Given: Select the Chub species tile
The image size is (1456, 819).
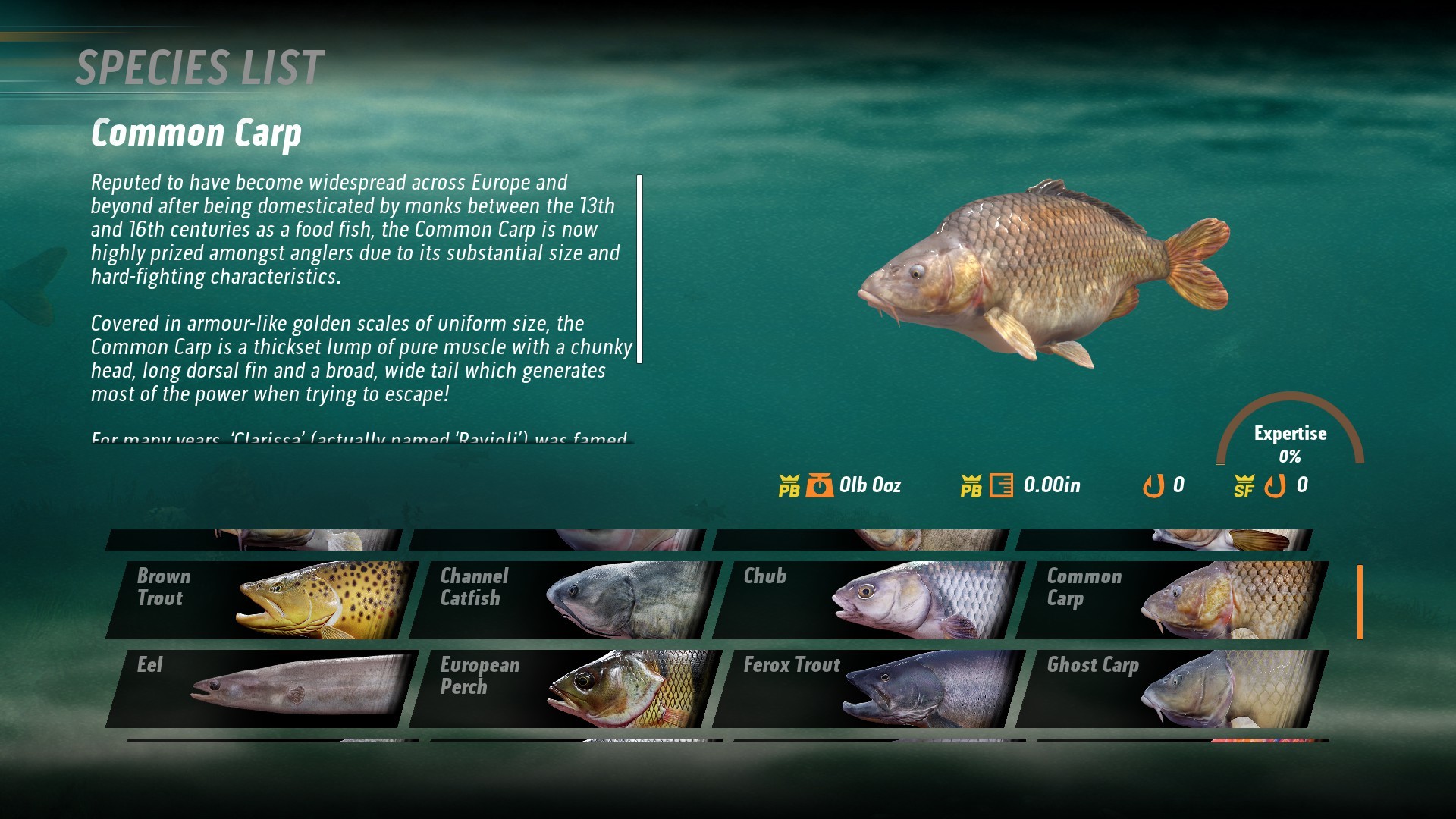Looking at the screenshot, I should pyautogui.click(x=864, y=598).
